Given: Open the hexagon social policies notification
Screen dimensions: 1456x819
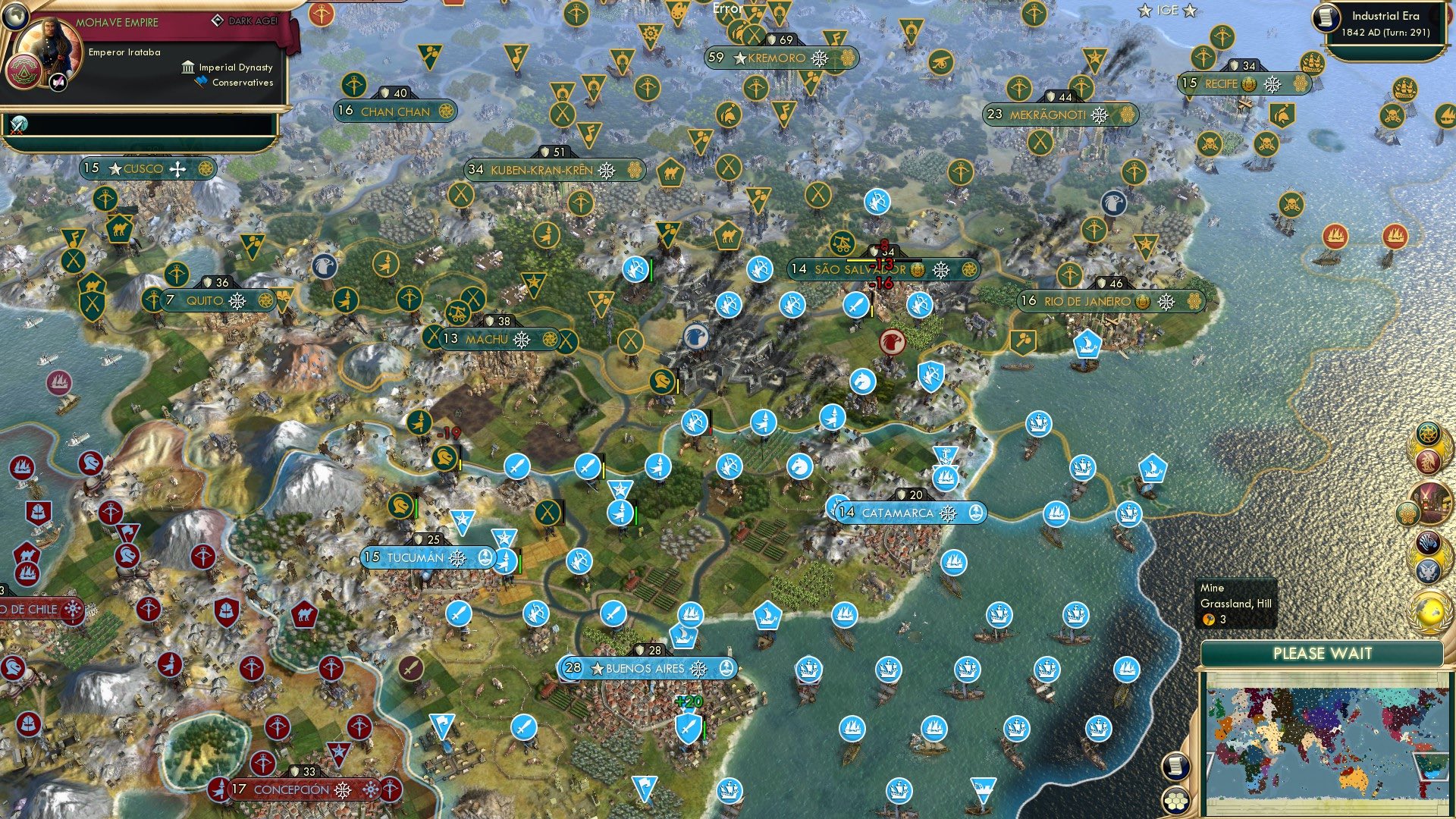Looking at the screenshot, I should 1407,513.
